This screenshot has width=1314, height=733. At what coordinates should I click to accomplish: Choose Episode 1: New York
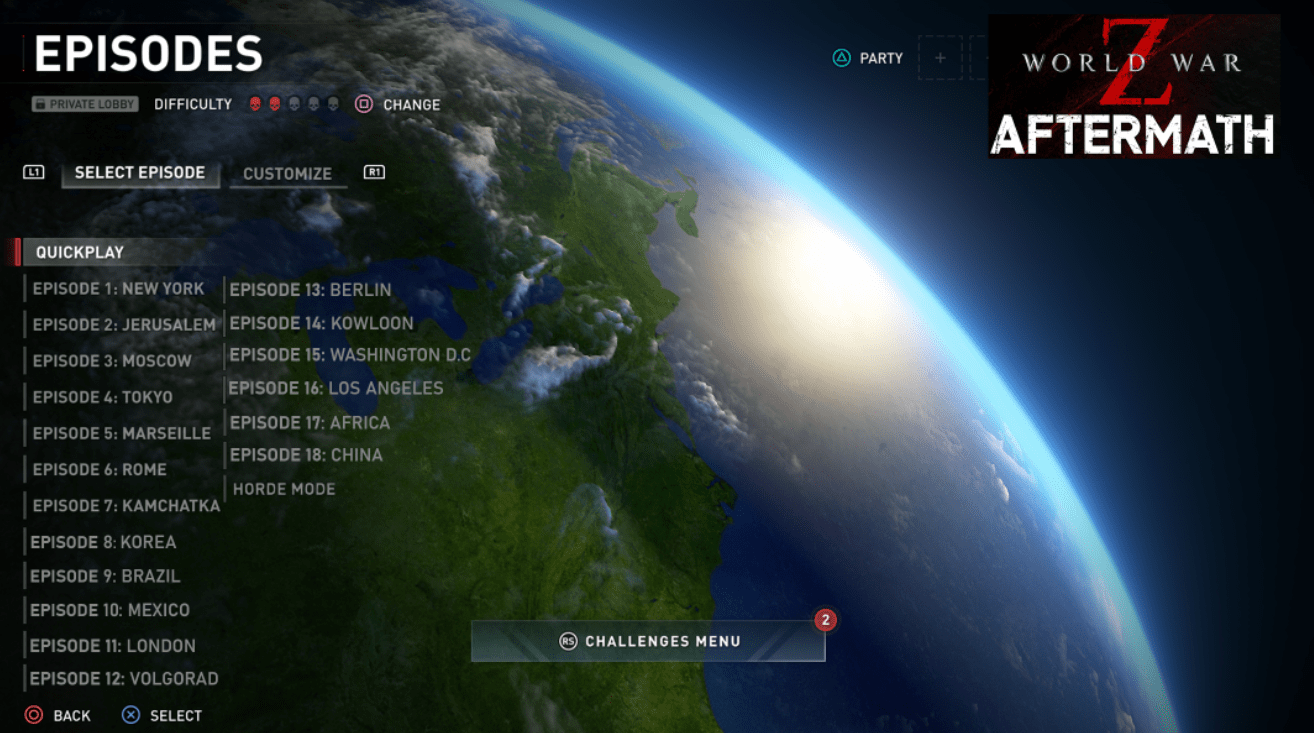118,289
